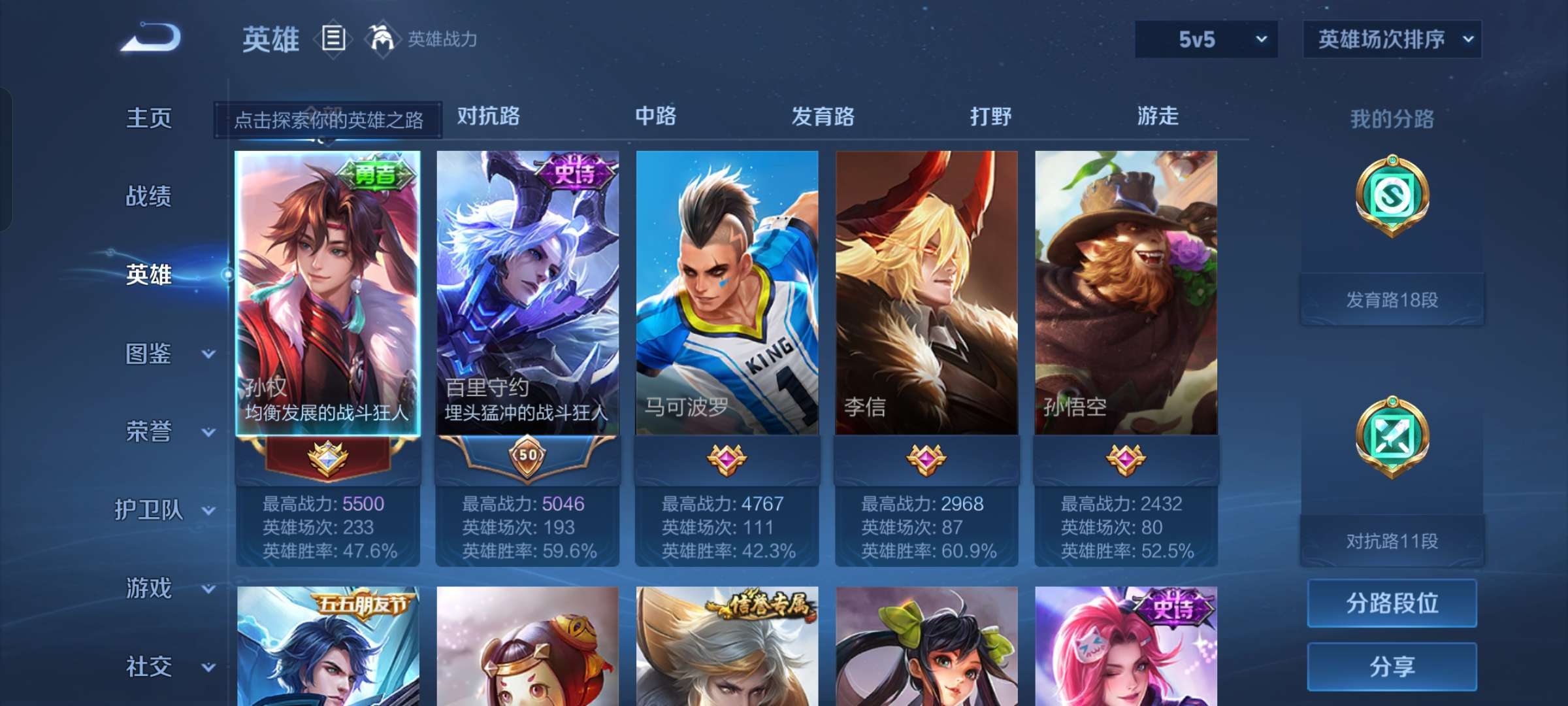Open the 英雄场次排序 sorting dropdown
The image size is (1568, 706).
1392,40
